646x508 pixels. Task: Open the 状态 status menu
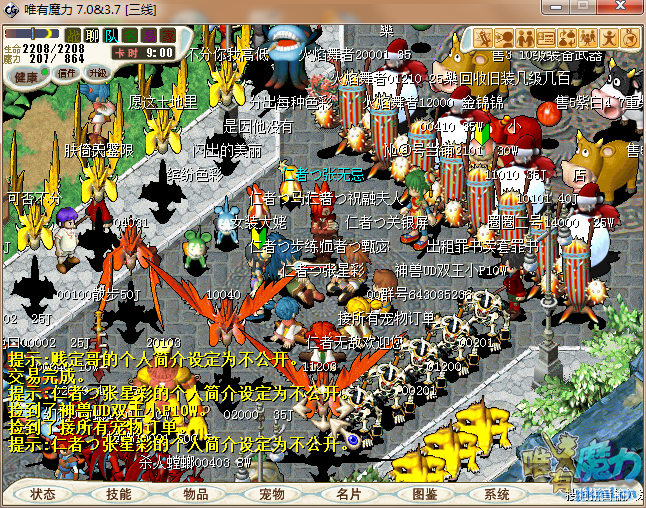(43, 494)
